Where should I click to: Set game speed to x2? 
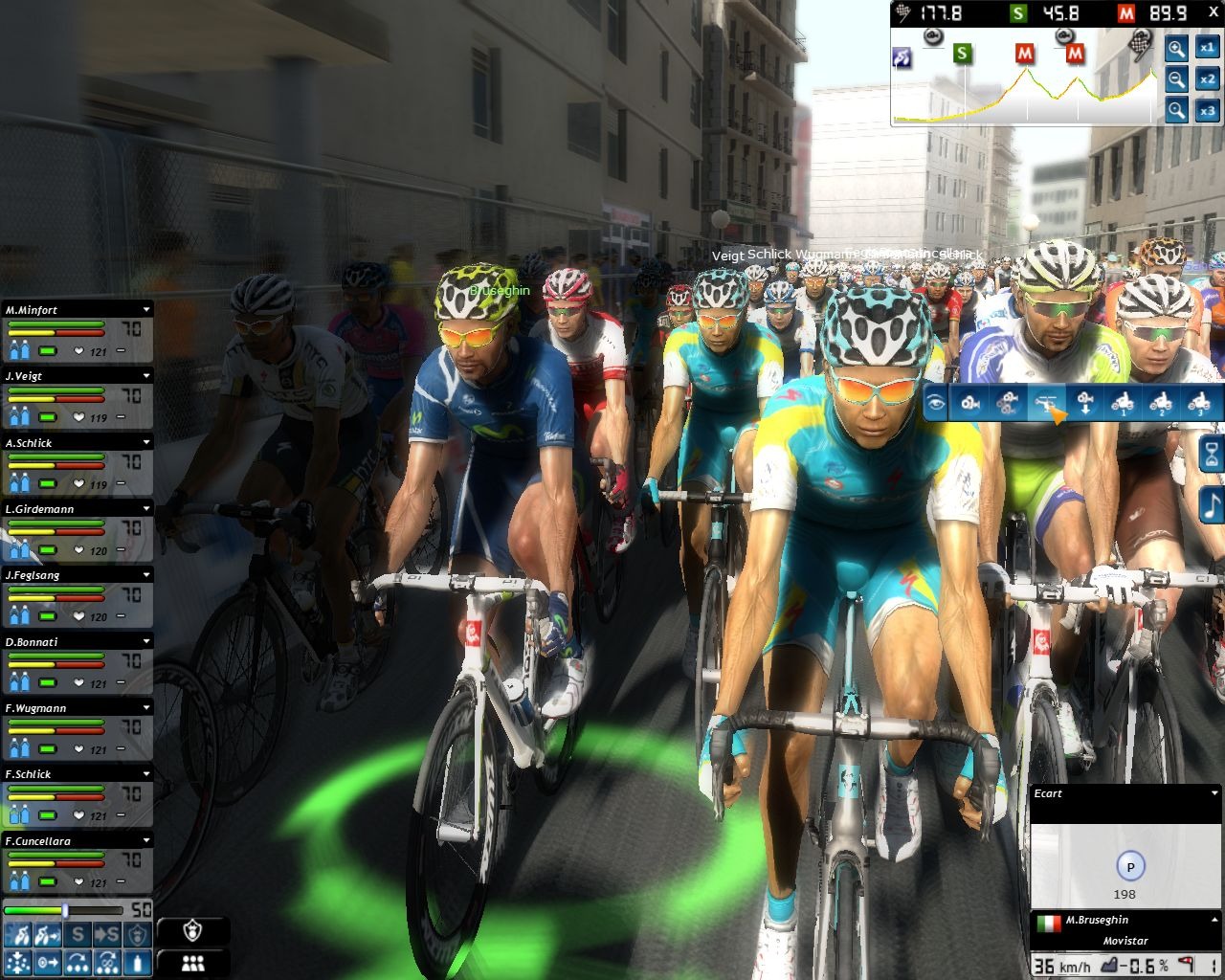pyautogui.click(x=1207, y=79)
